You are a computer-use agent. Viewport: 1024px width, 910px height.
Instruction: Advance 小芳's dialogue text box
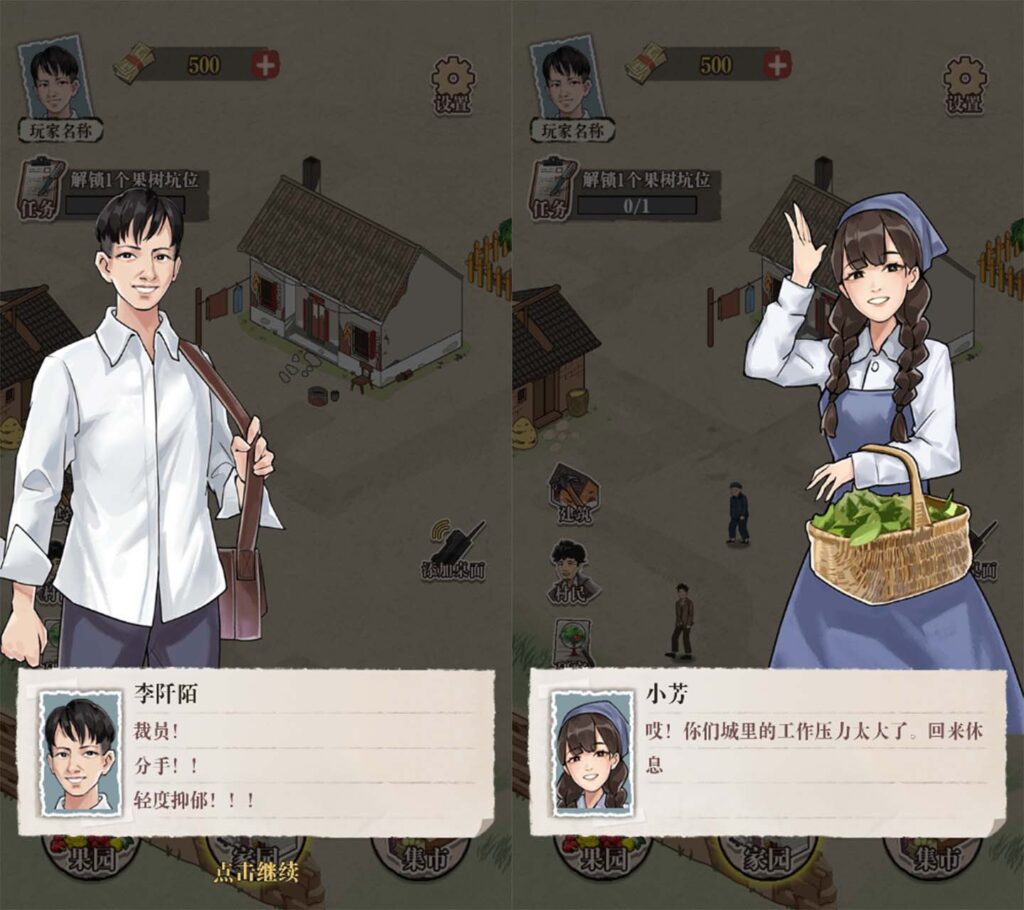click(x=768, y=751)
